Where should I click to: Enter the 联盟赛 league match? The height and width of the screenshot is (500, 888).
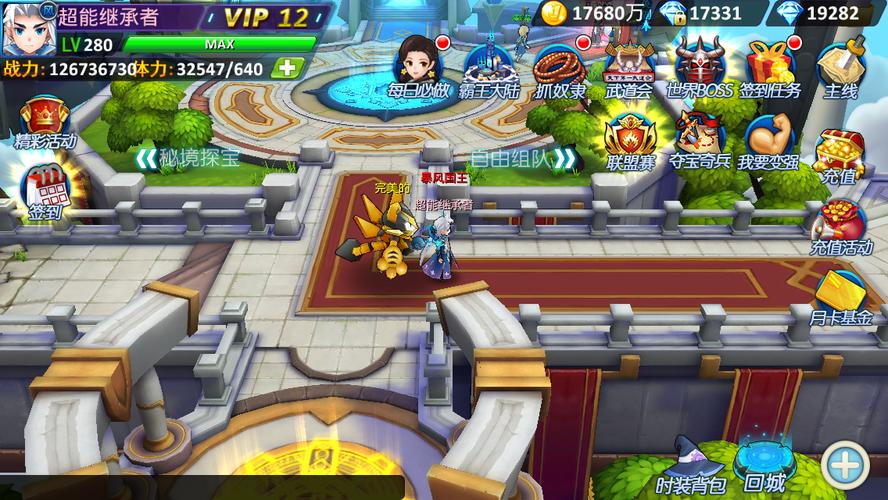coord(629,139)
